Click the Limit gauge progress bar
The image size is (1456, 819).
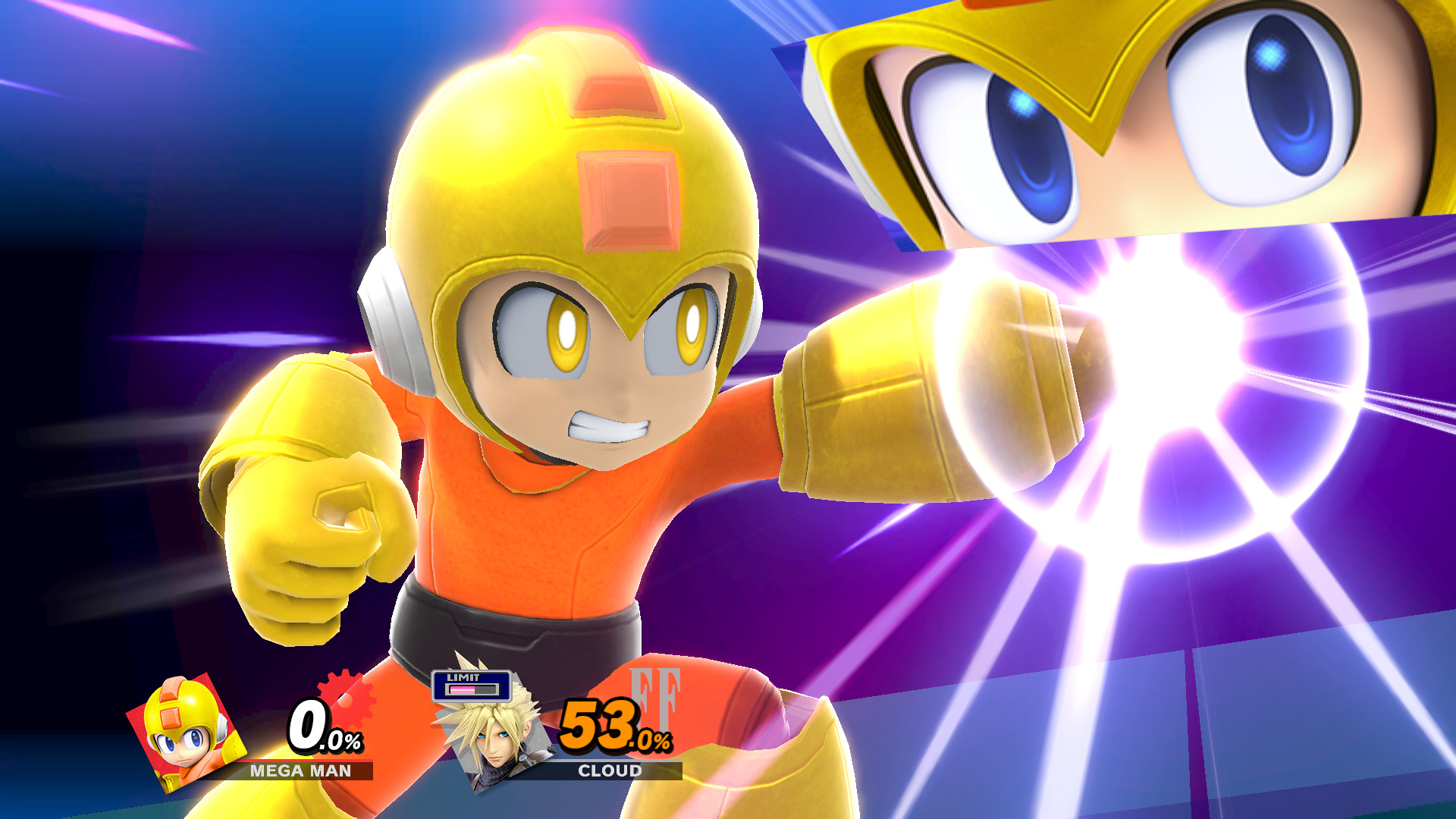click(470, 690)
